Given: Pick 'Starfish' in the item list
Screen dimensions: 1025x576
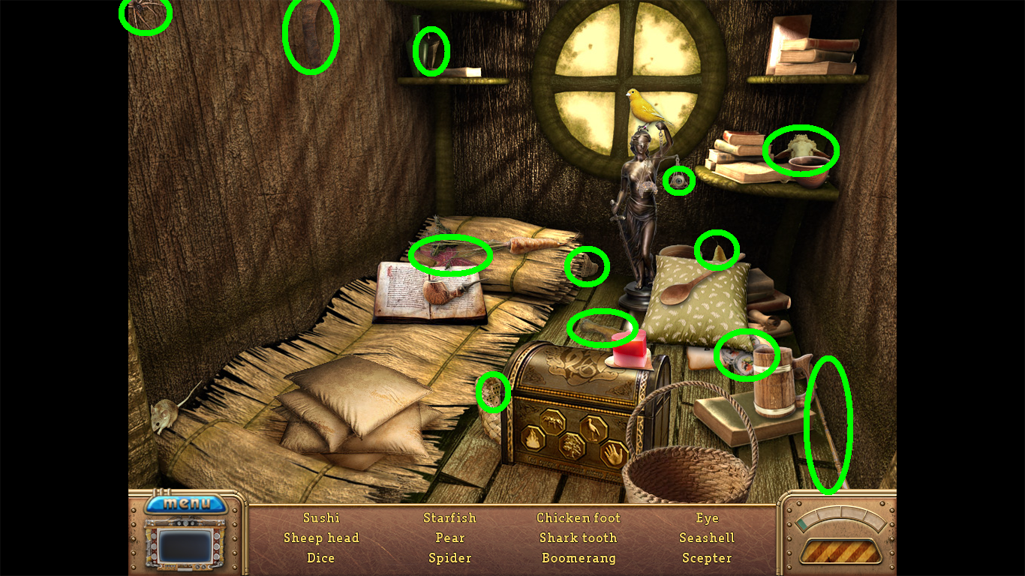Looking at the screenshot, I should coord(450,518).
